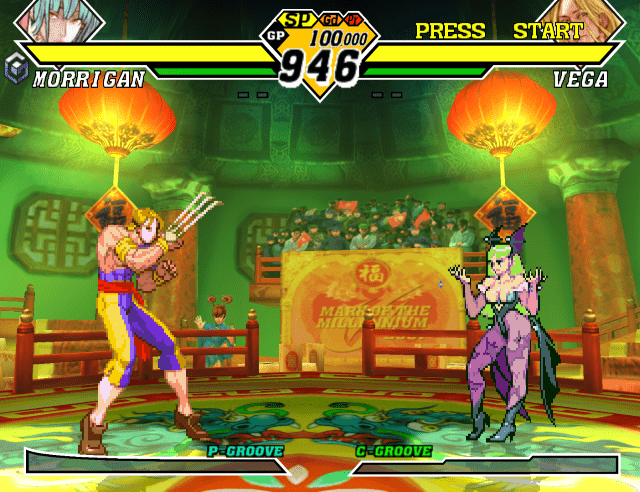640x492 pixels.
Task: Select the P-GROOVE gauge label
Action: coord(245,451)
